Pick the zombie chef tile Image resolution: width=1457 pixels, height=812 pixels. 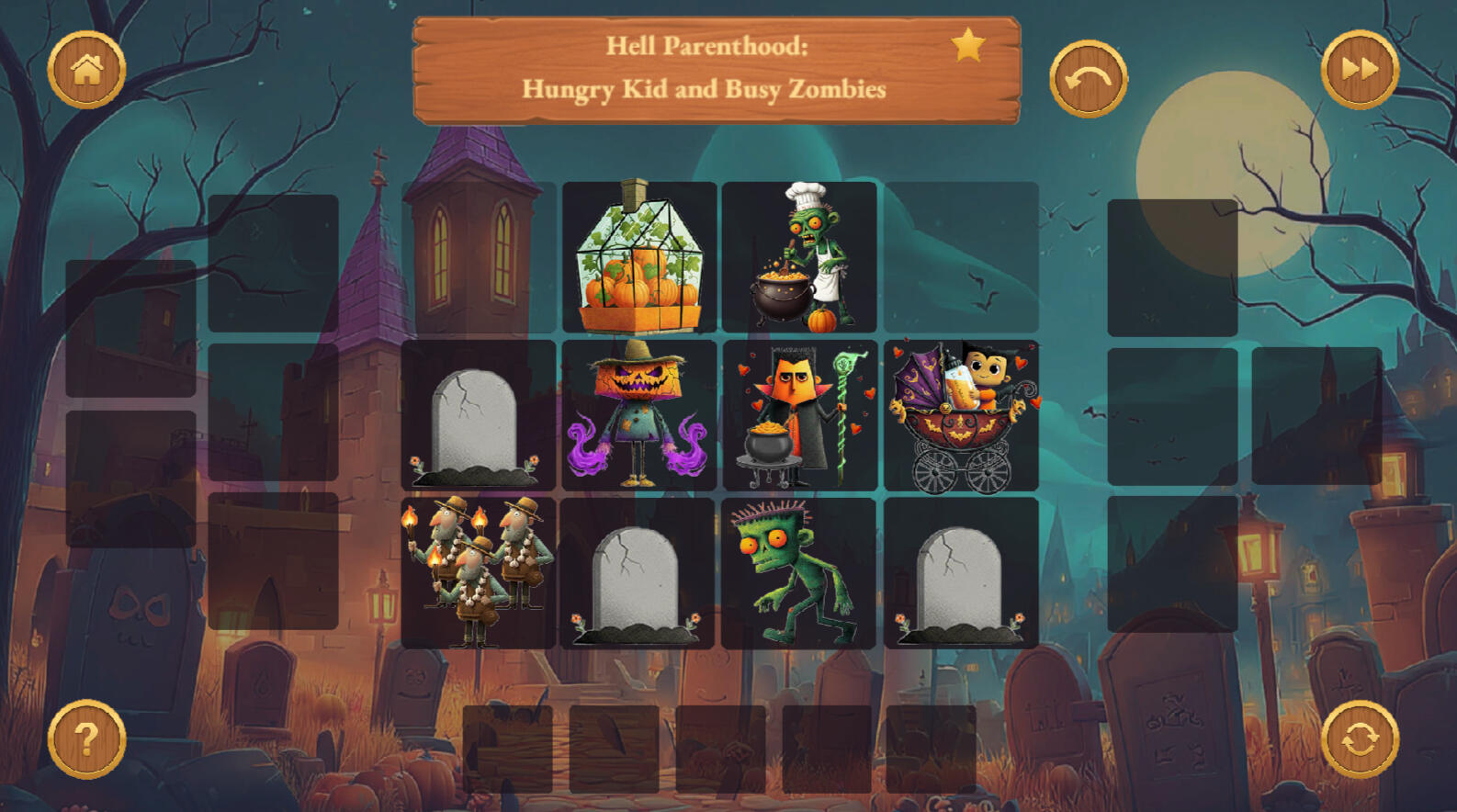(799, 257)
